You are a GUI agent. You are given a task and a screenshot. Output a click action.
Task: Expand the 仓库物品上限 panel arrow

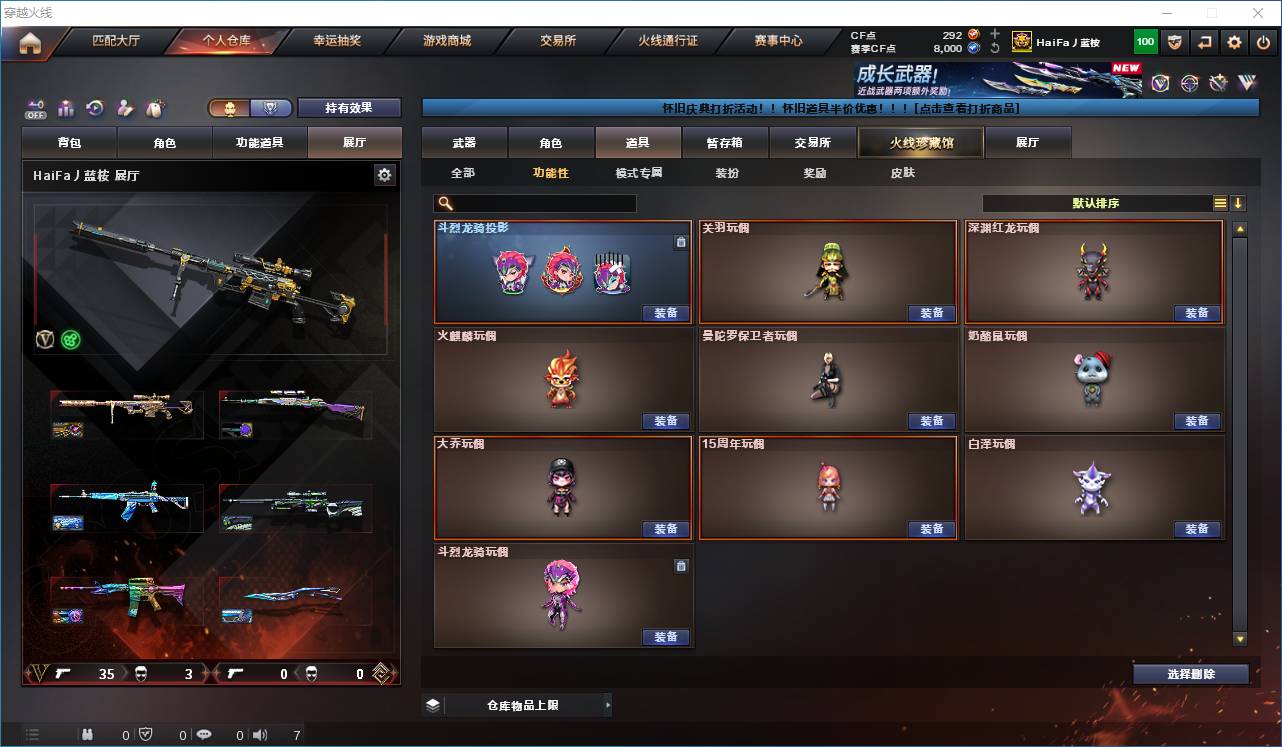(606, 704)
